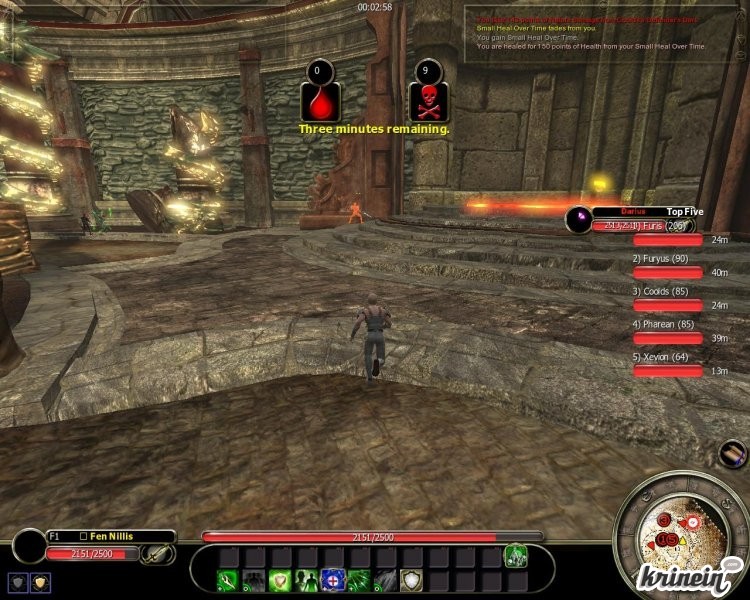The image size is (750, 600).
Task: Cast the blue red-cross heal skill
Action: (x=333, y=580)
